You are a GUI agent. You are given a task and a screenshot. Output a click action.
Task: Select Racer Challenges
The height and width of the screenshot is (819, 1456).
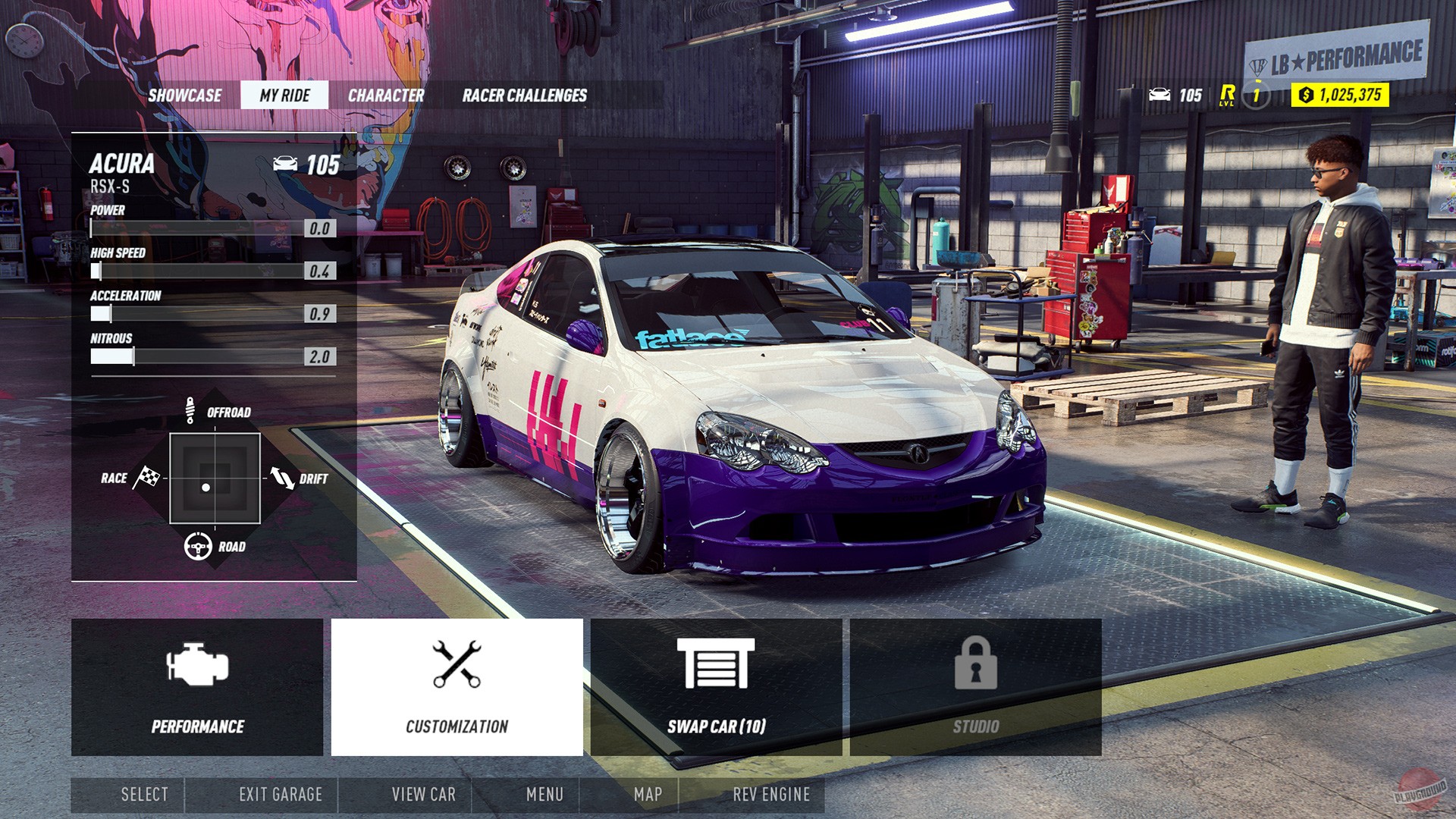pyautogui.click(x=524, y=96)
